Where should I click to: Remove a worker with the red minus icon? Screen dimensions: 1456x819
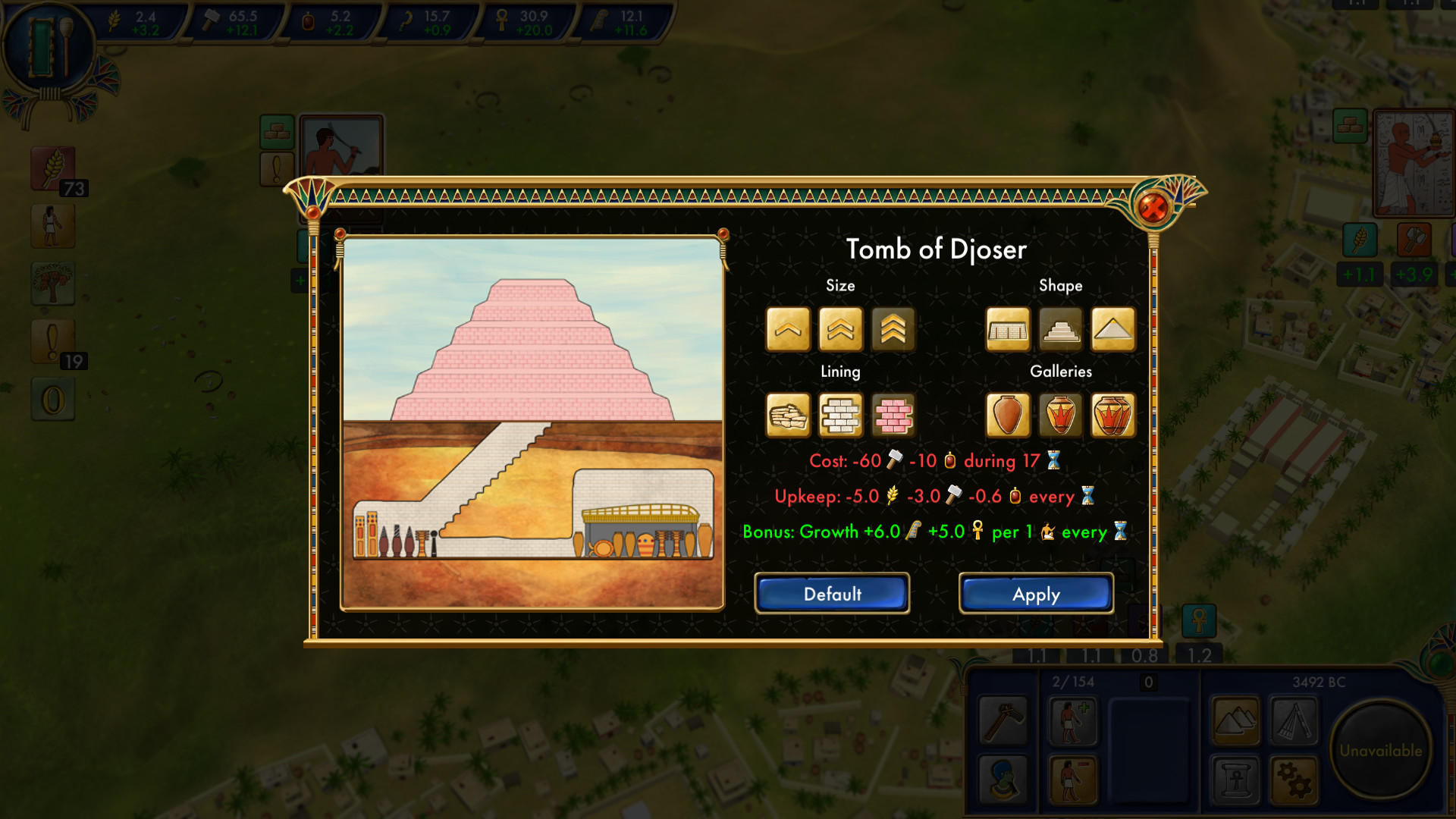coord(1073,780)
